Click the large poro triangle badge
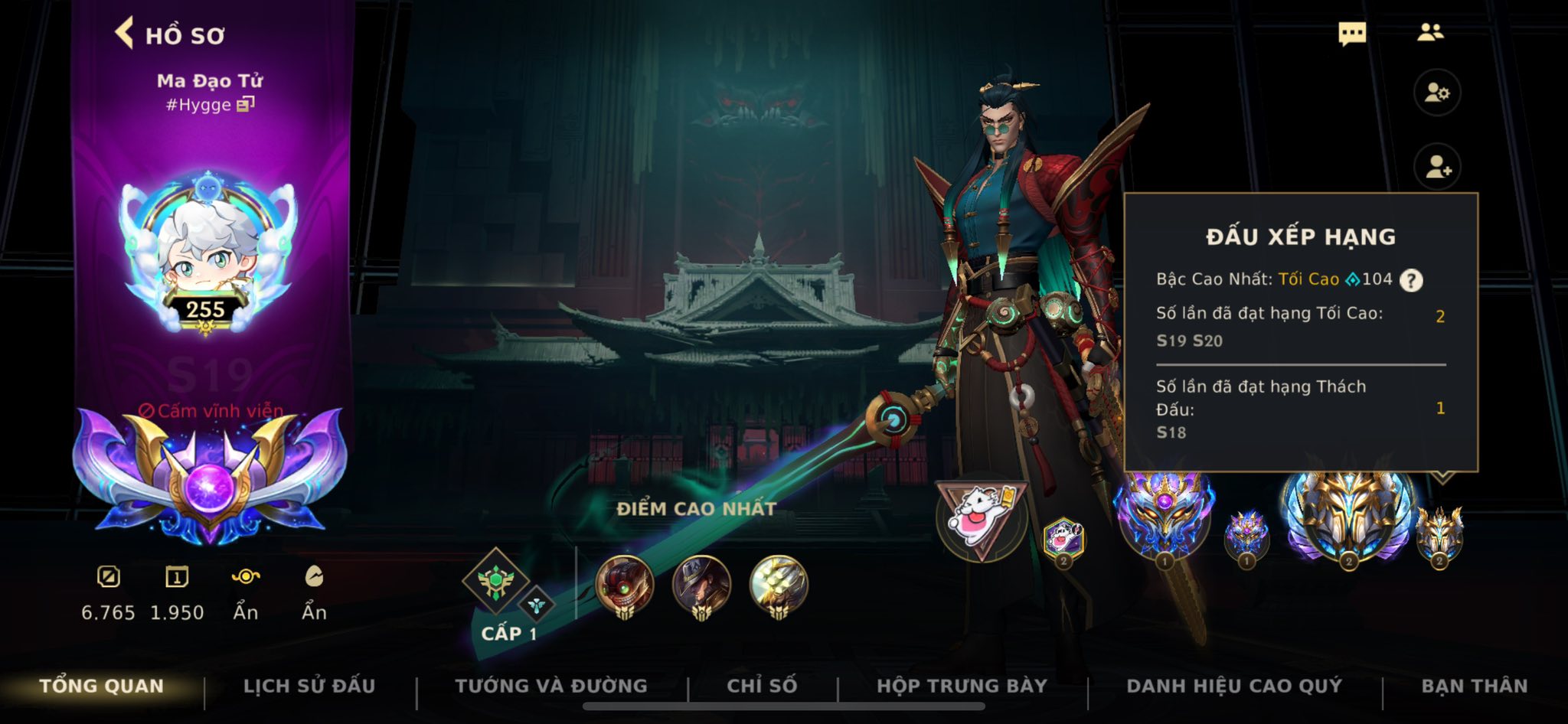This screenshot has width=1568, height=724. click(981, 518)
